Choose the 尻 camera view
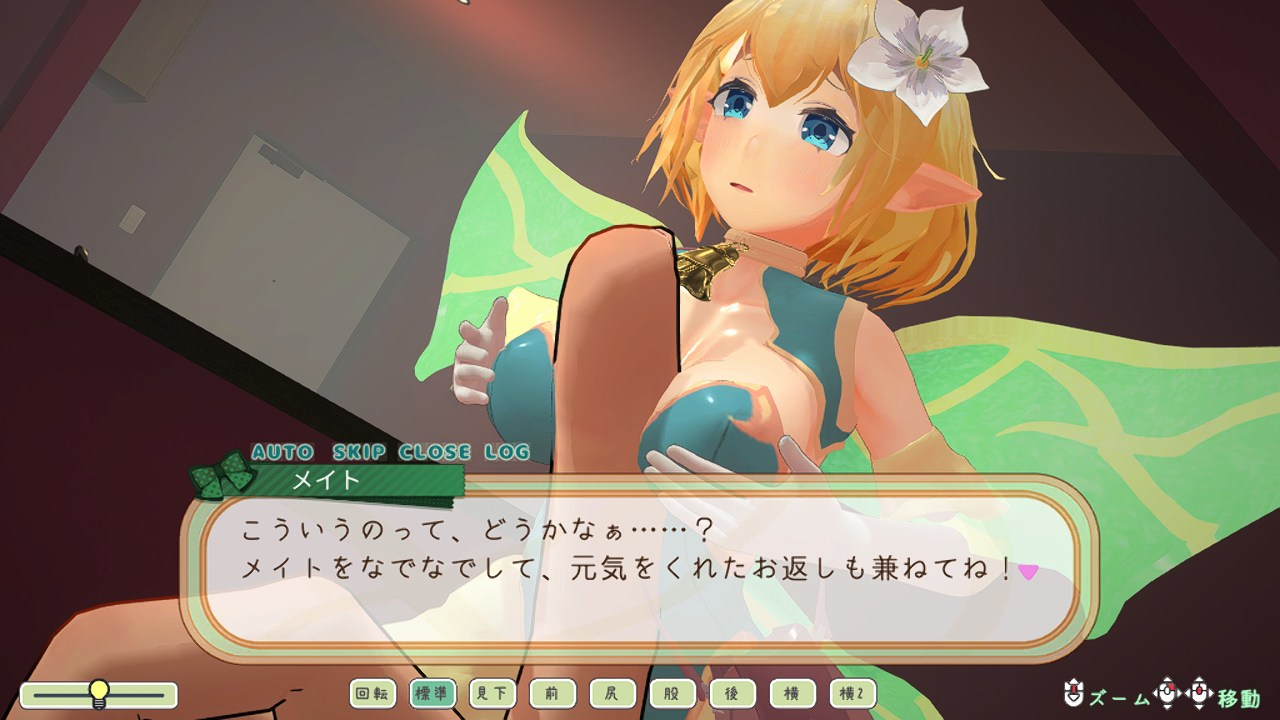Viewport: 1280px width, 720px height. [x=613, y=693]
